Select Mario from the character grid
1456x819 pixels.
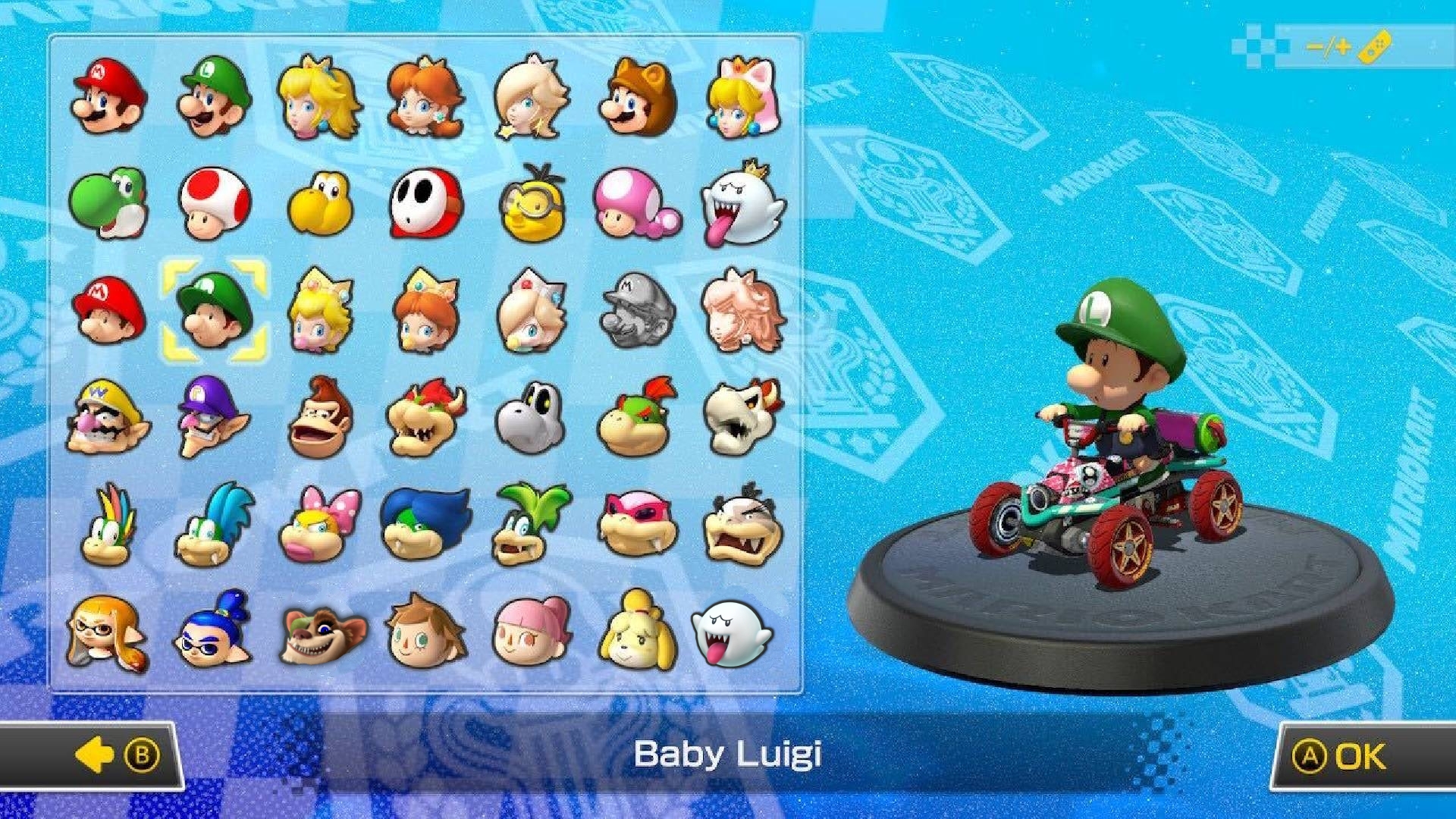(x=110, y=99)
